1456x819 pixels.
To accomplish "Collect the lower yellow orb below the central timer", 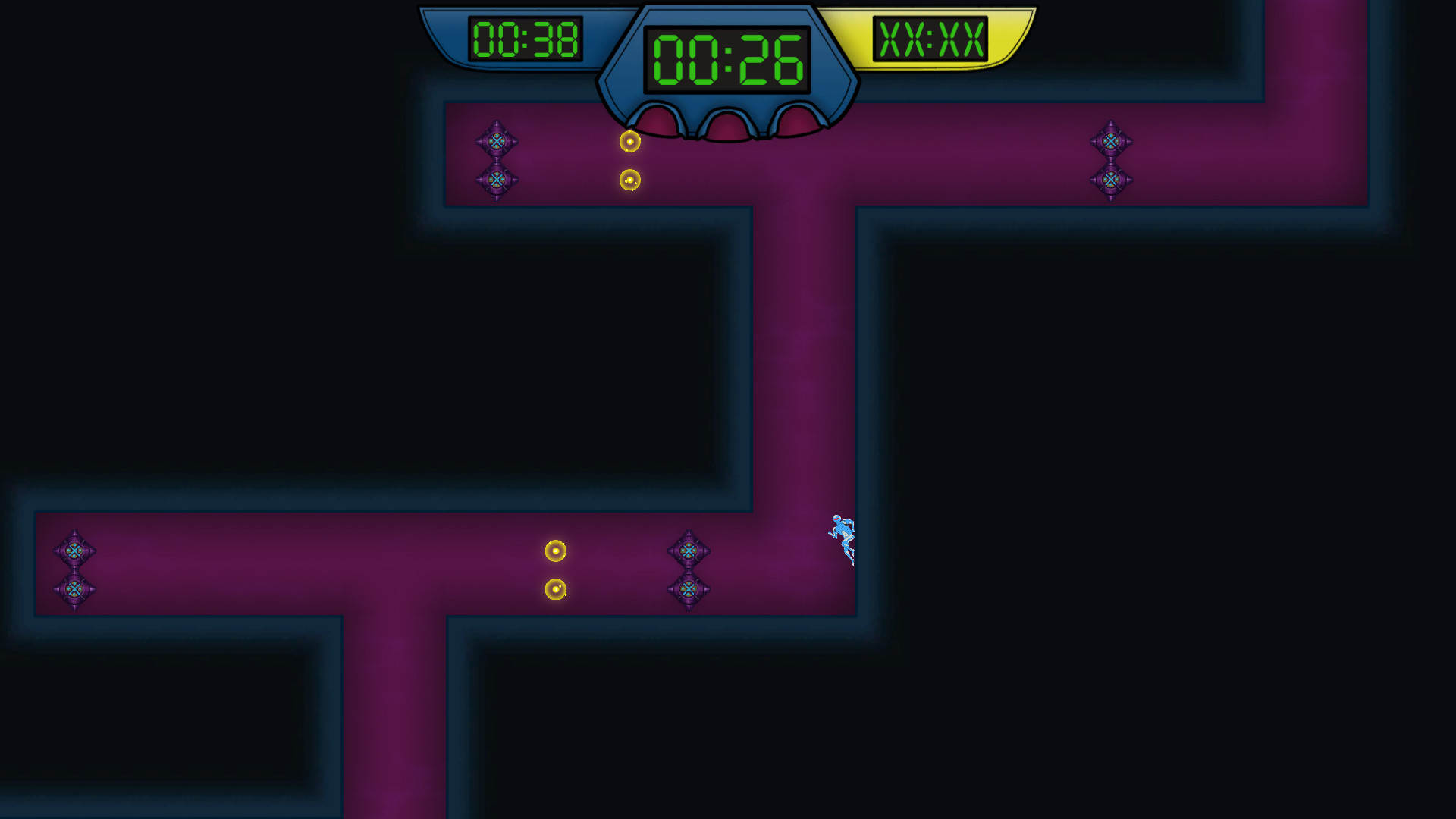I will point(629,178).
